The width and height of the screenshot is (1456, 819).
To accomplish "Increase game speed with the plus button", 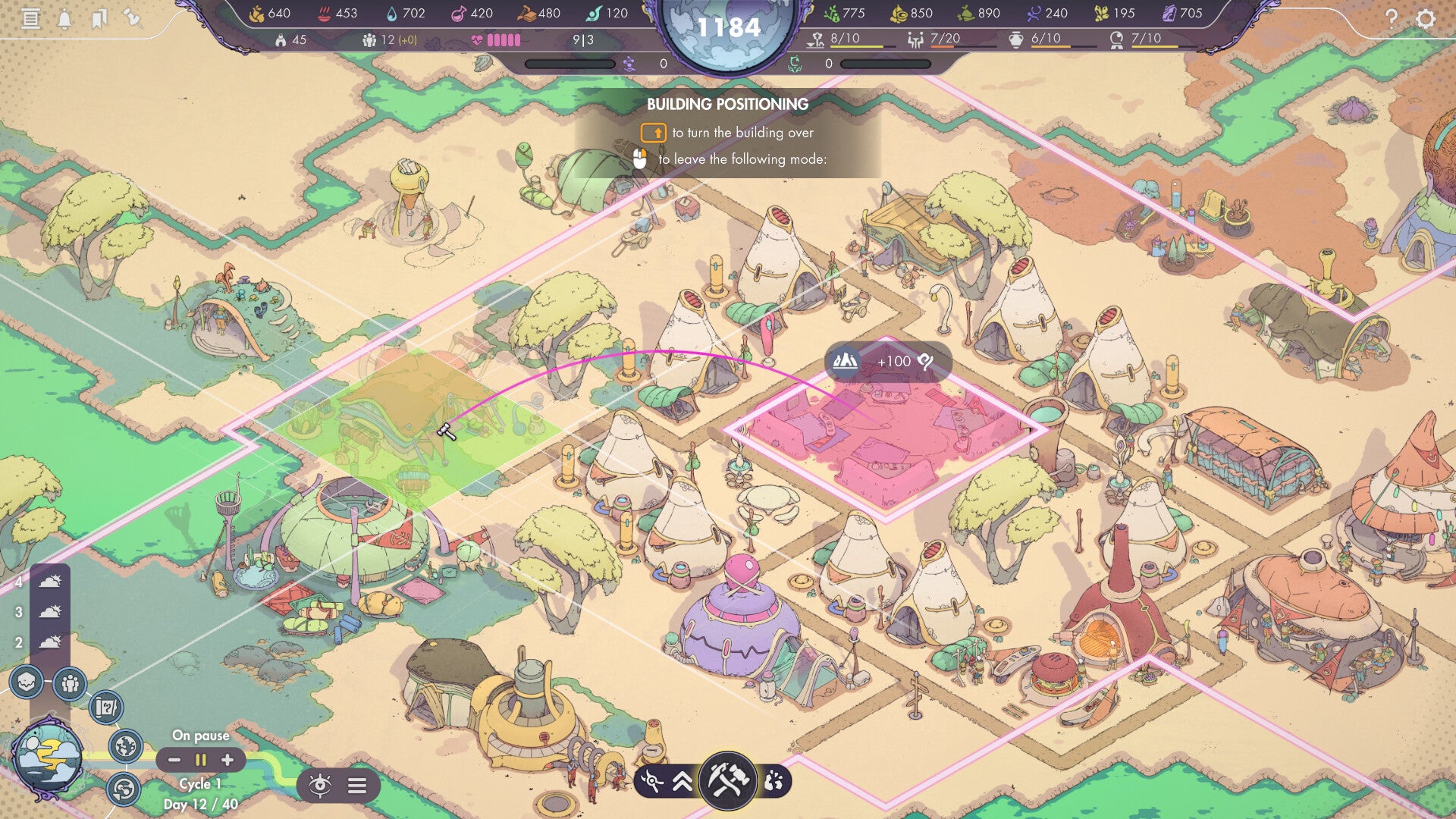I will pyautogui.click(x=227, y=760).
